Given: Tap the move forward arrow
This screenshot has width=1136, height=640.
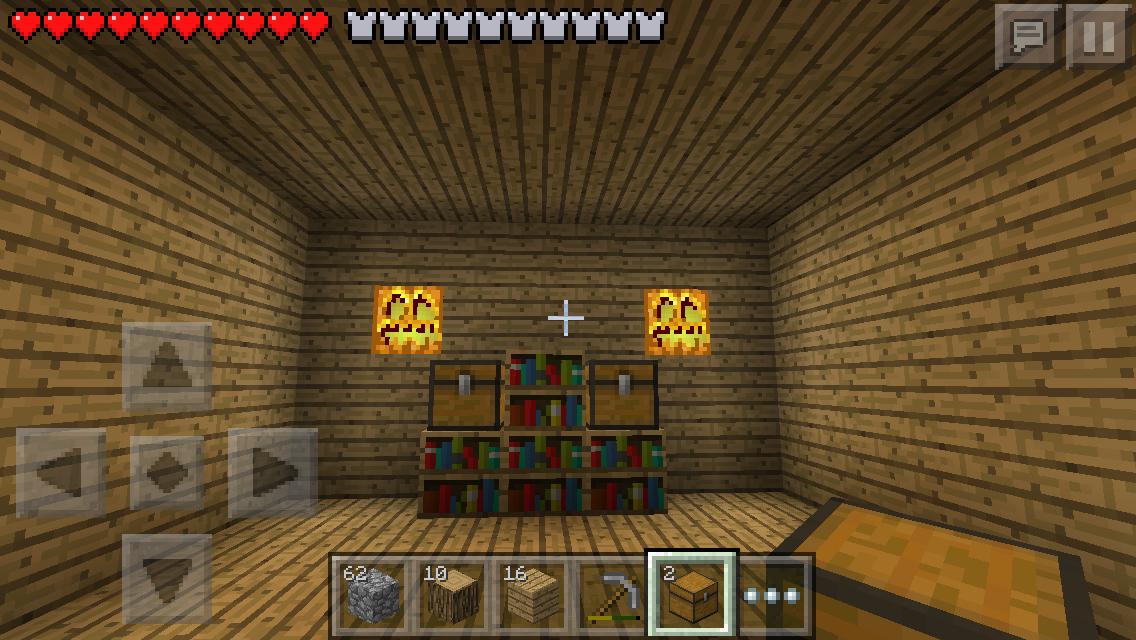Looking at the screenshot, I should point(167,367).
